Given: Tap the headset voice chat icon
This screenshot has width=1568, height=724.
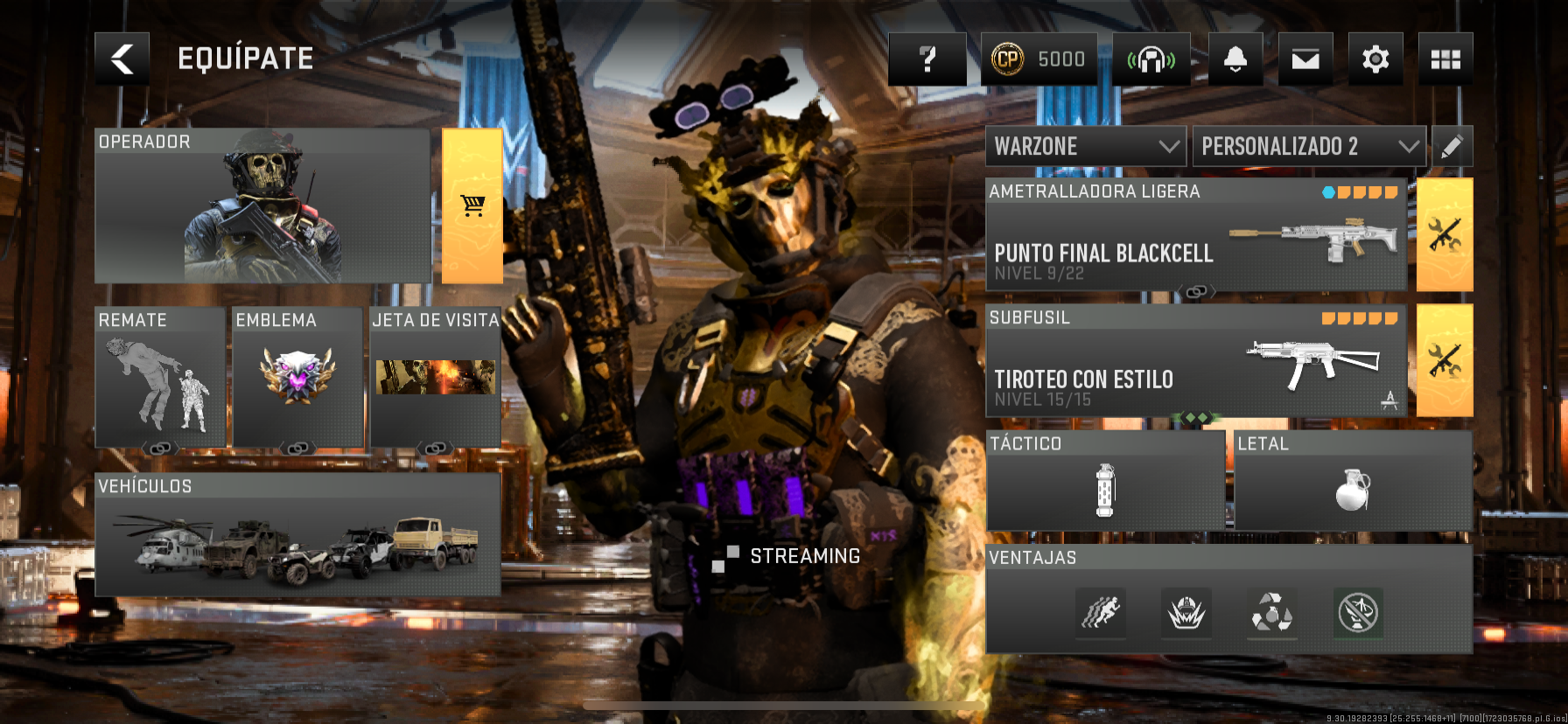Looking at the screenshot, I should tap(1151, 59).
